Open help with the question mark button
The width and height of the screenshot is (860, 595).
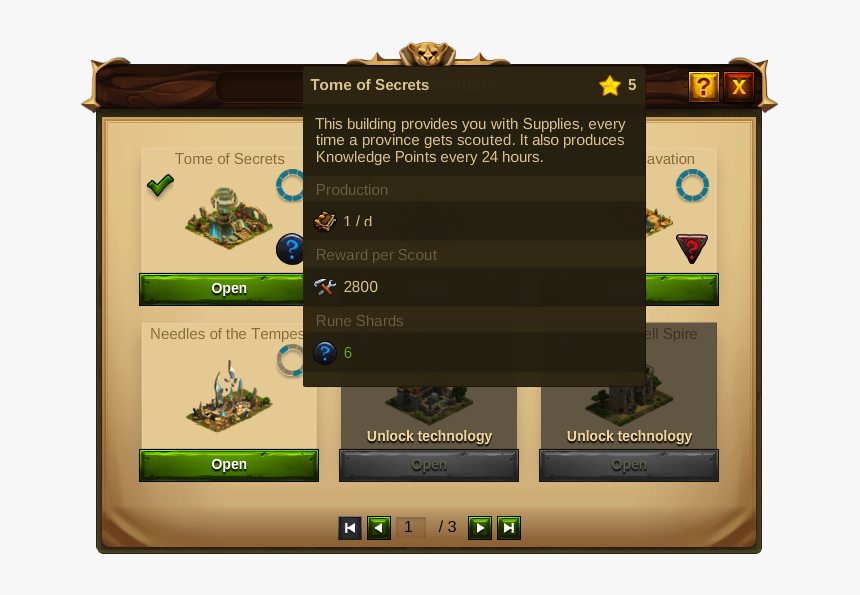tap(704, 87)
